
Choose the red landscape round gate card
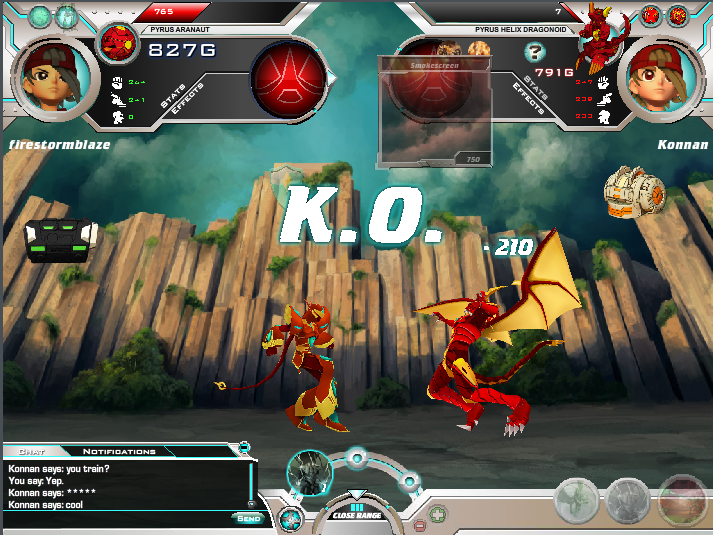(682, 499)
